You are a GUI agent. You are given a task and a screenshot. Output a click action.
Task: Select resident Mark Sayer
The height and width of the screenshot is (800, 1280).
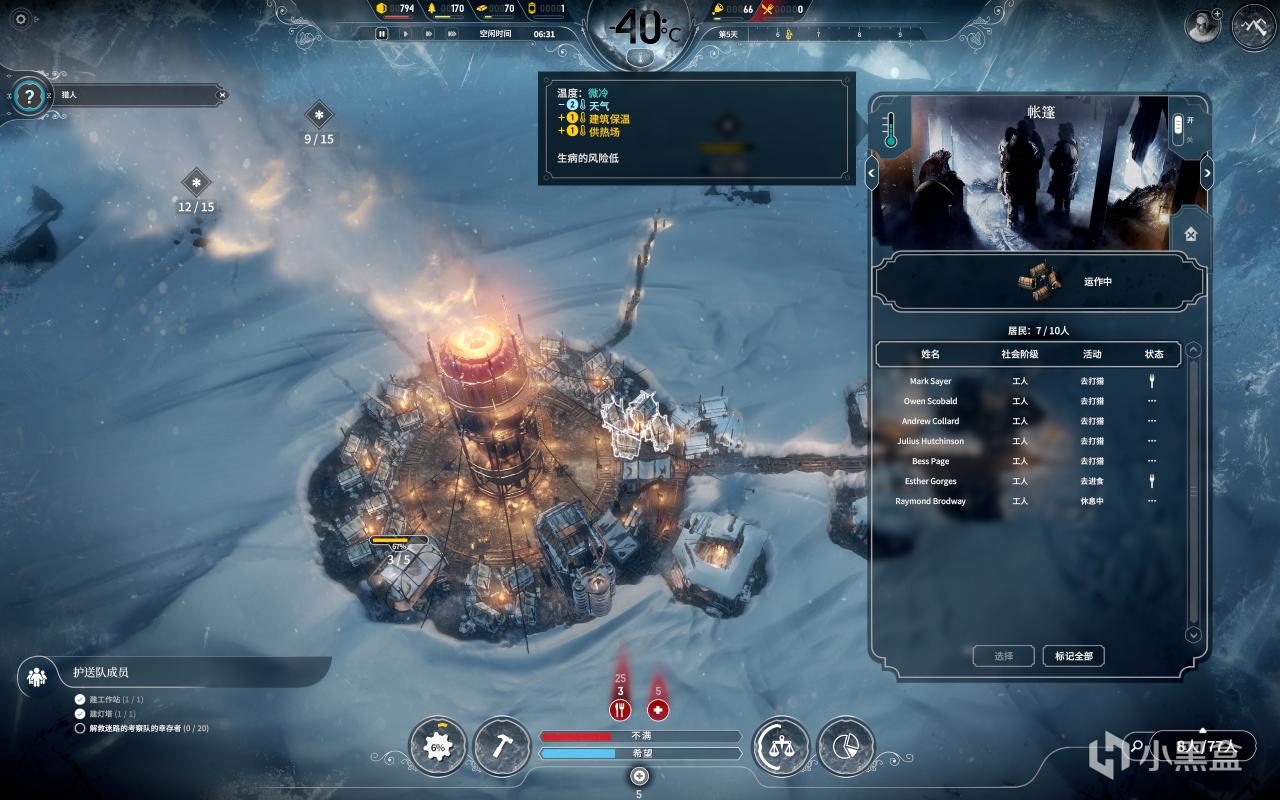[x=930, y=381]
